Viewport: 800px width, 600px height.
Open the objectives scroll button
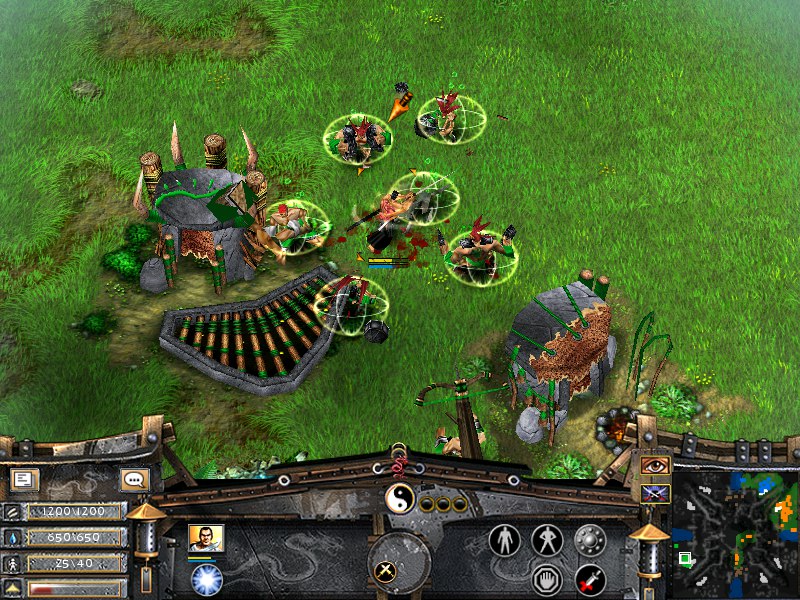click(25, 480)
